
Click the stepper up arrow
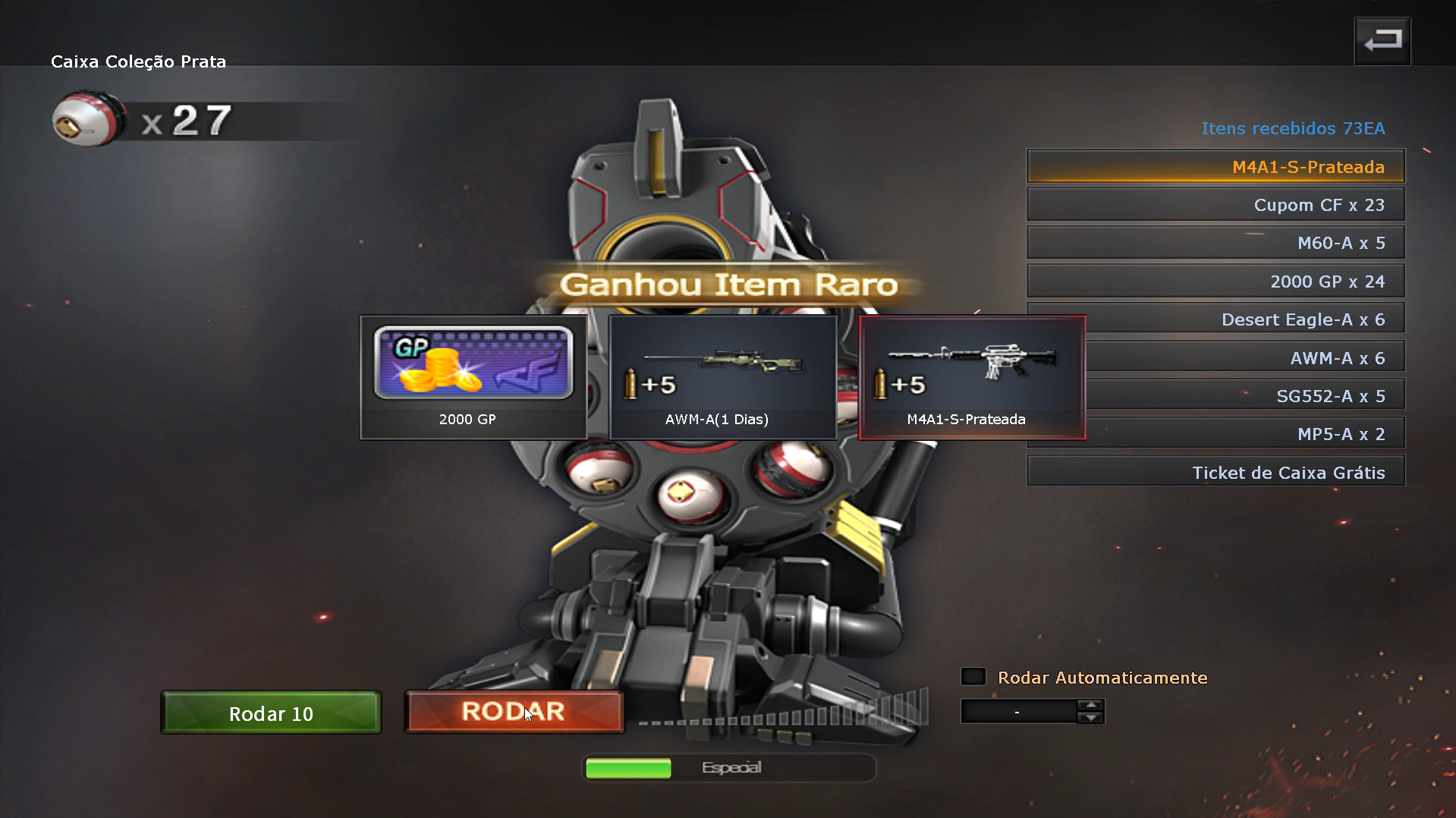pyautogui.click(x=1091, y=706)
